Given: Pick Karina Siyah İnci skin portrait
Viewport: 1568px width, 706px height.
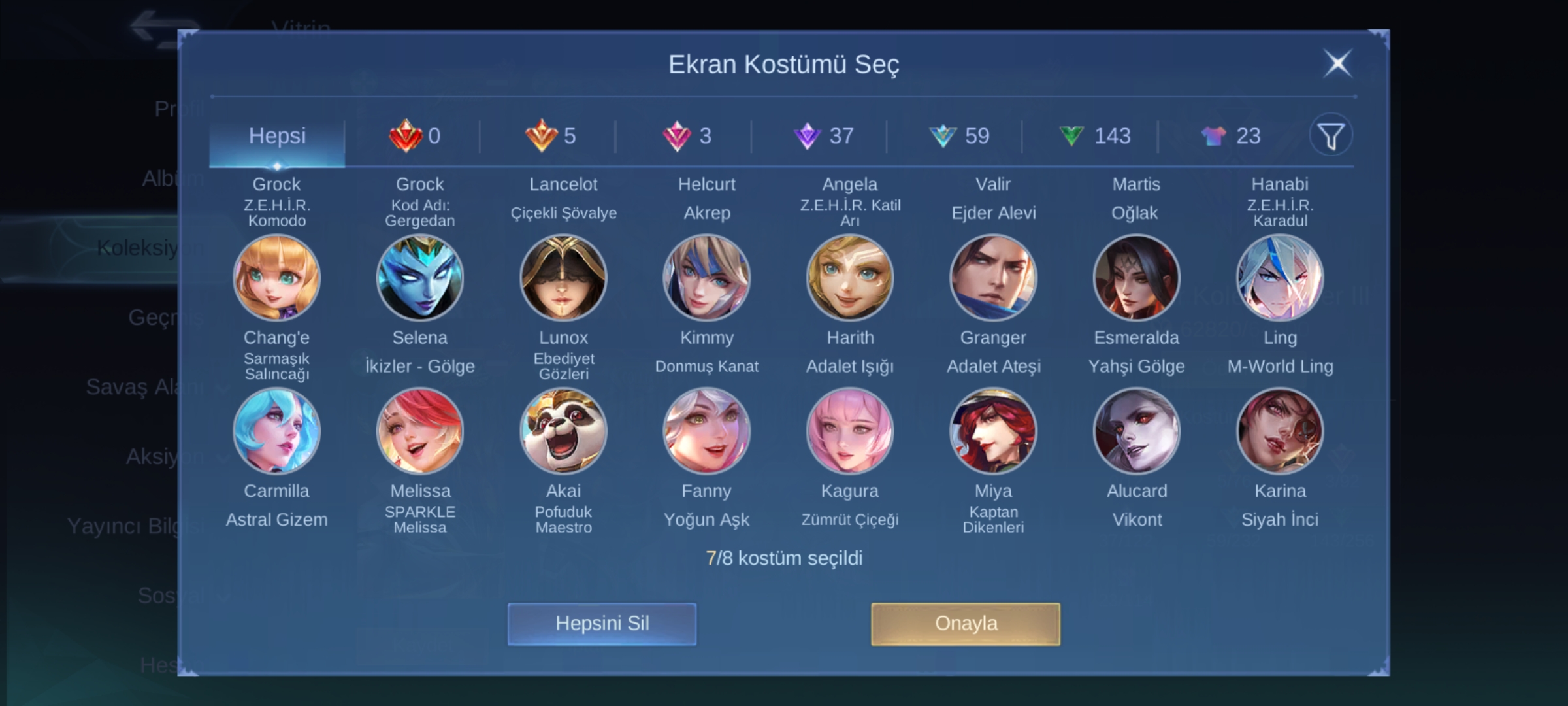Looking at the screenshot, I should click(1280, 431).
